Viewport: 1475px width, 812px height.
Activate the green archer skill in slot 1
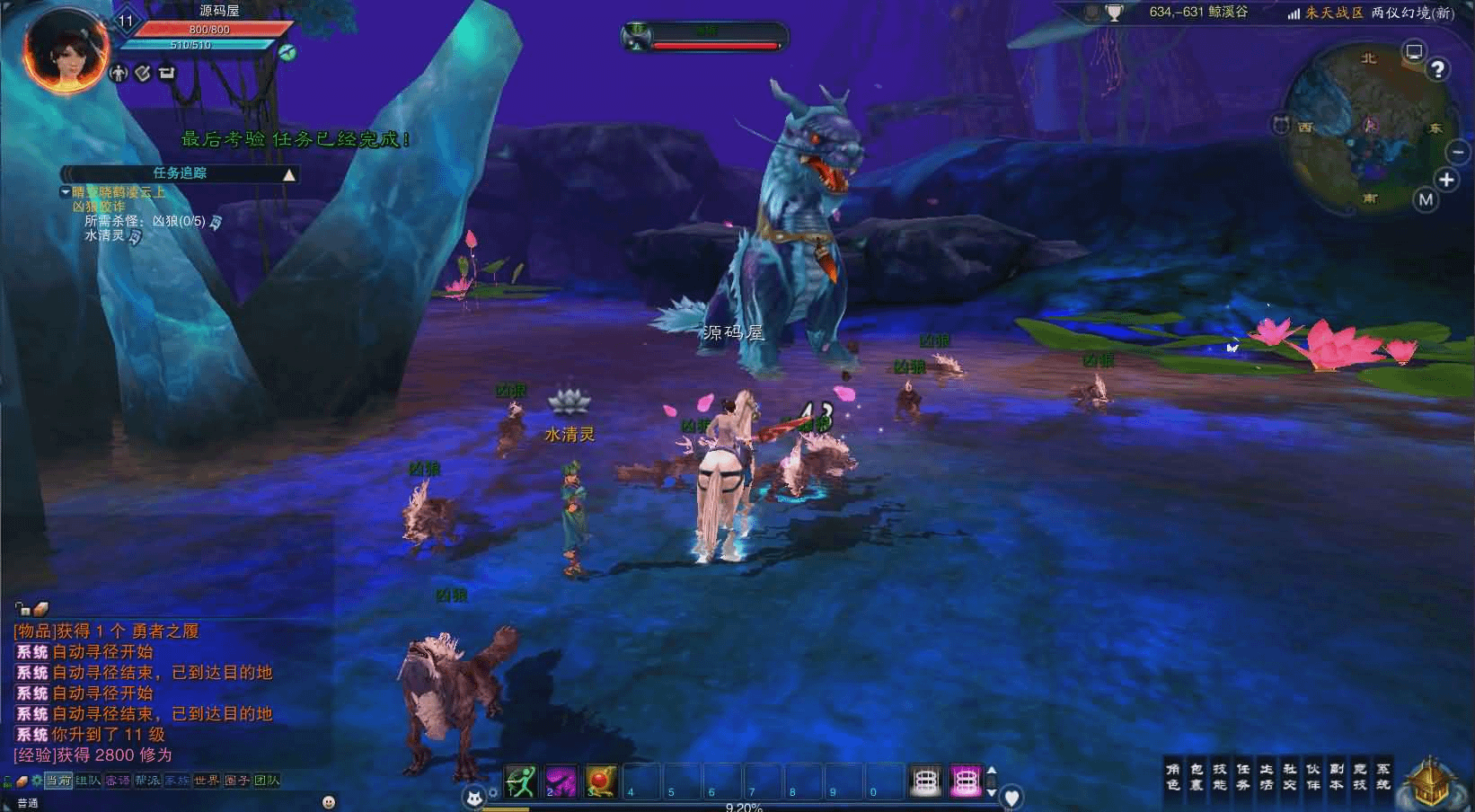pos(521,780)
